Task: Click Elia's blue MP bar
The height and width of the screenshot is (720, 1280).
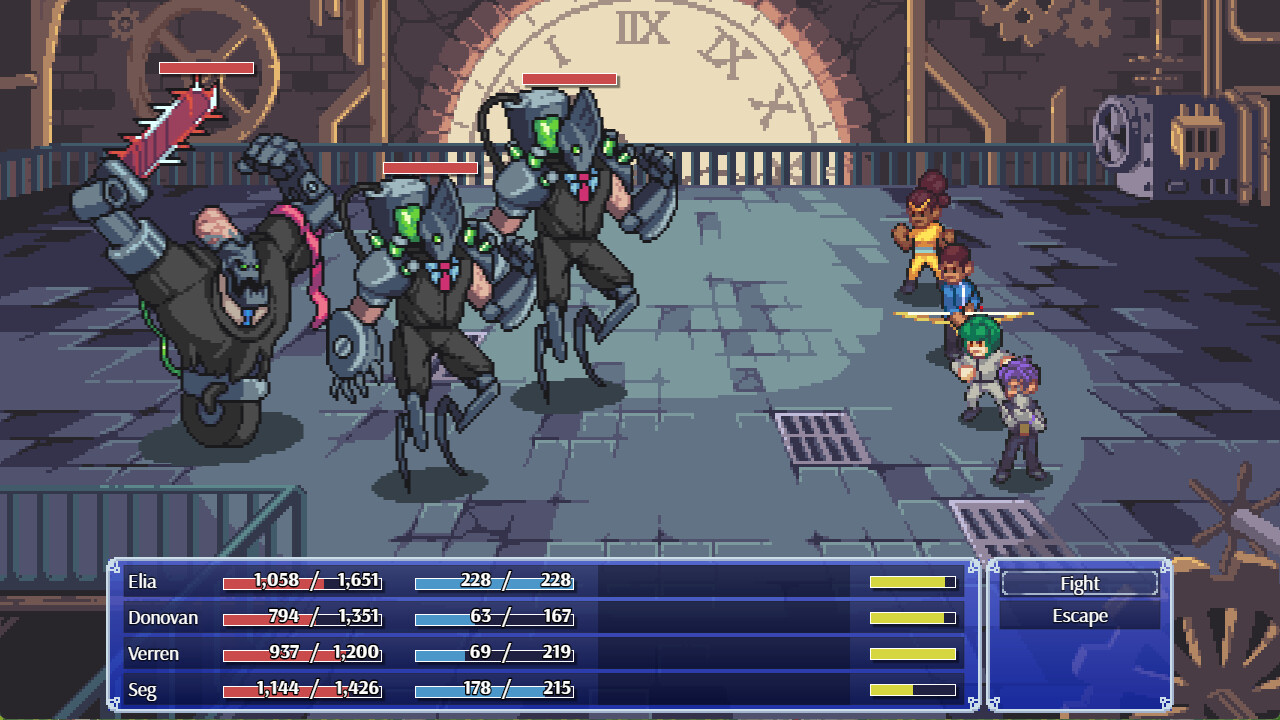Action: coord(497,581)
